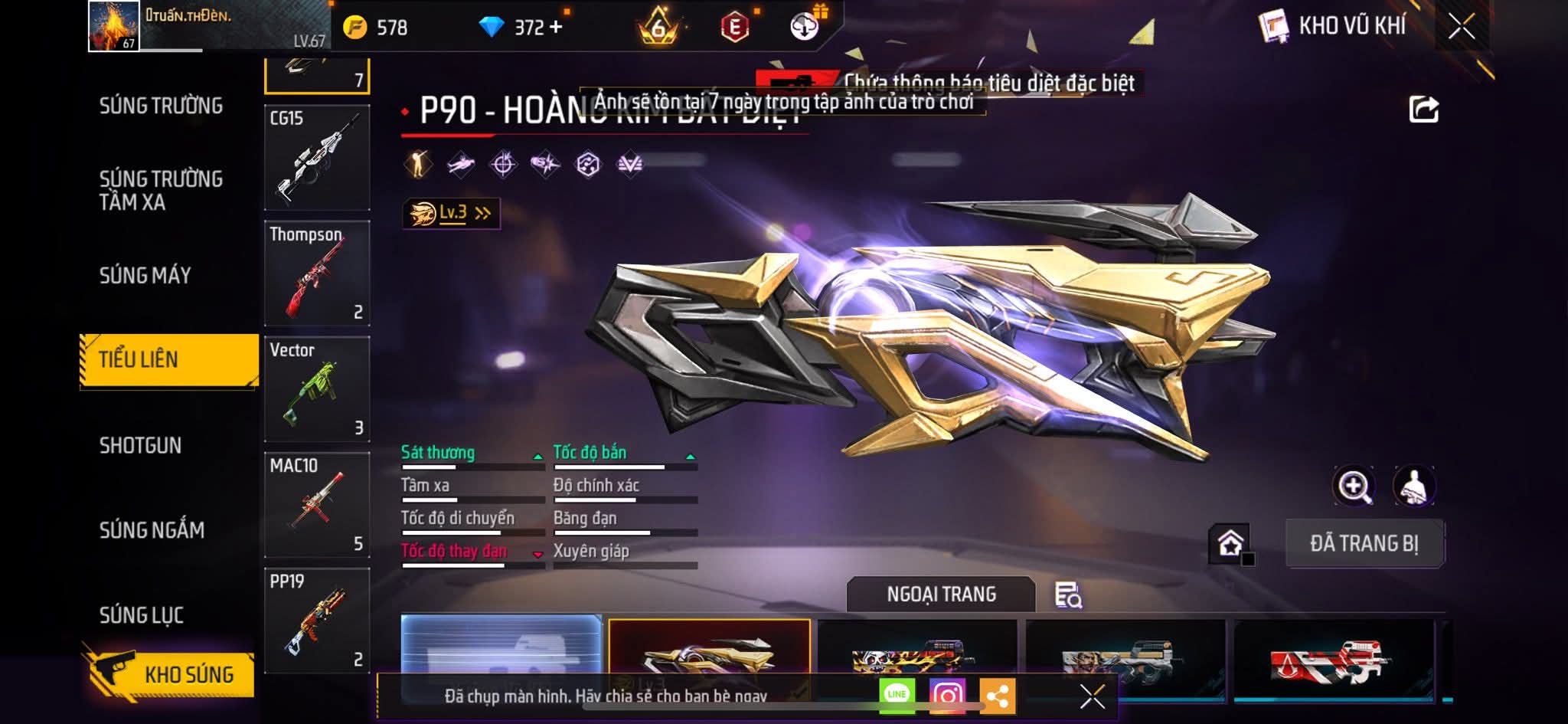This screenshot has width=1568, height=724.
Task: Select the red and white P90 skin
Action: [x=1333, y=659]
